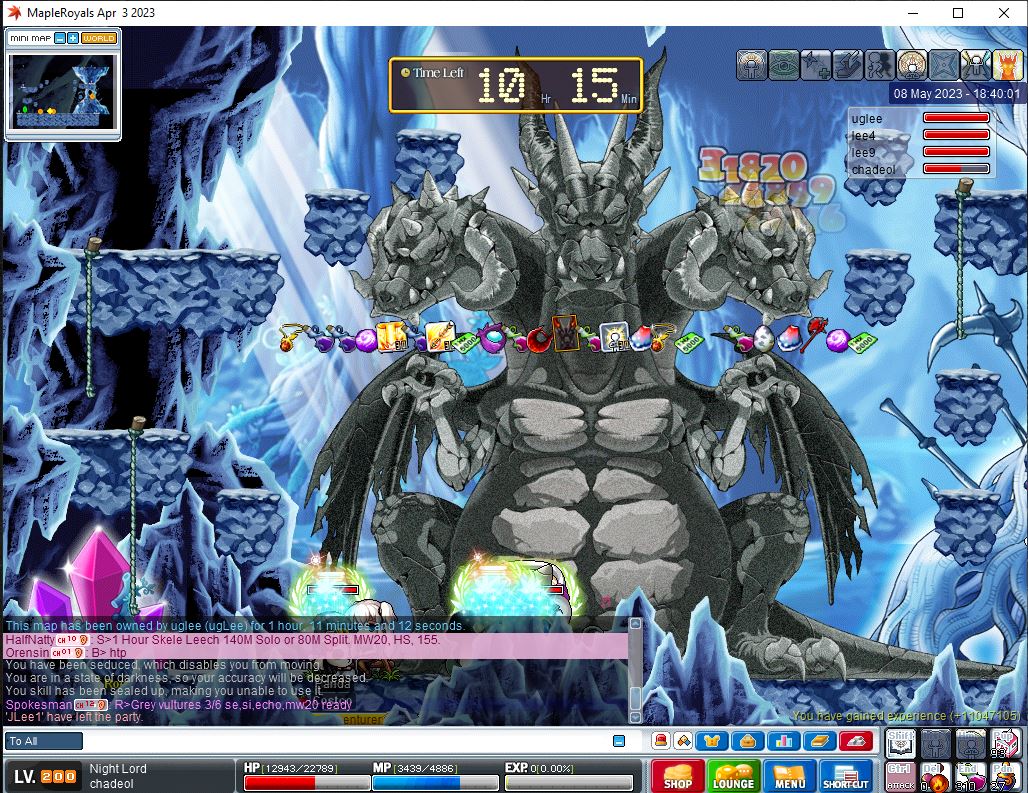Screen dimensions: 1028x793
Task: Open the bag inventory shortcut icon
Action: pyautogui.click(x=747, y=741)
